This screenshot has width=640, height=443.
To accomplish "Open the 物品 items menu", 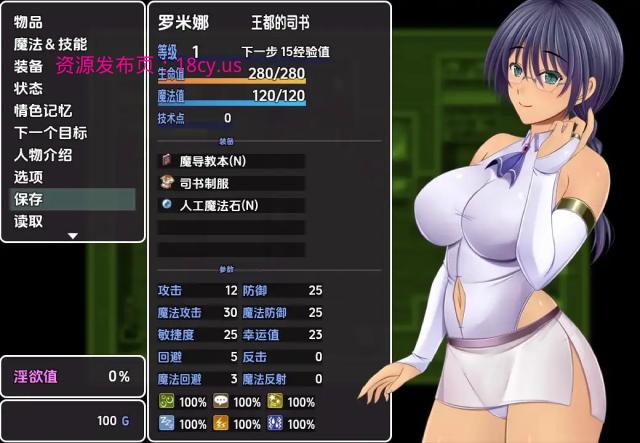I will [28, 22].
